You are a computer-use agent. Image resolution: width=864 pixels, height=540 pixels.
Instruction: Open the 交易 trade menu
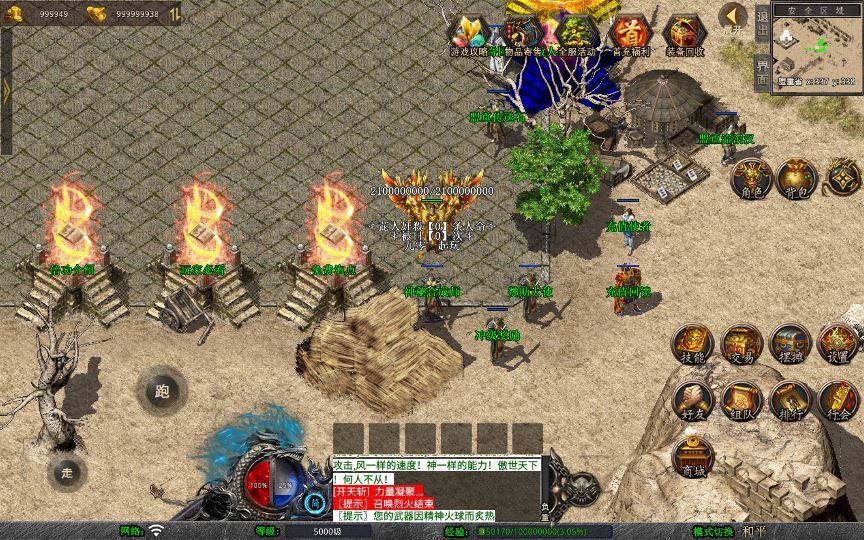(741, 344)
